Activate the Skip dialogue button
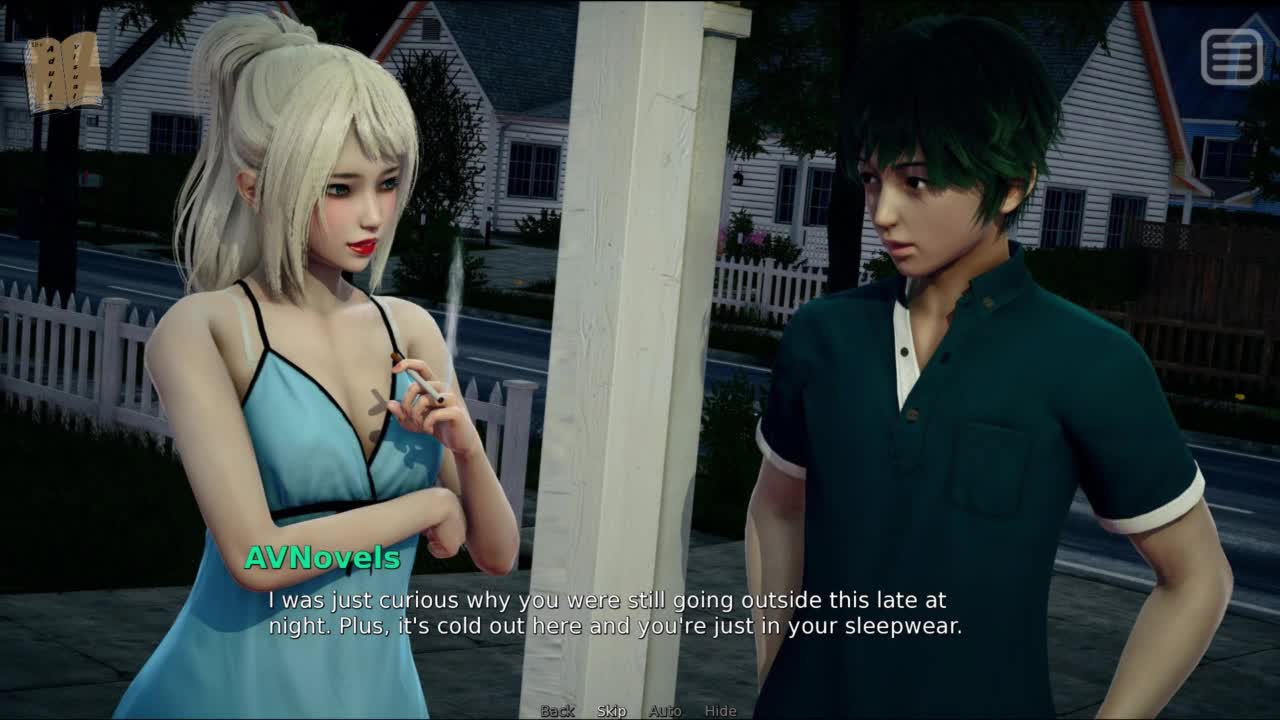This screenshot has height=720, width=1280. pos(611,711)
